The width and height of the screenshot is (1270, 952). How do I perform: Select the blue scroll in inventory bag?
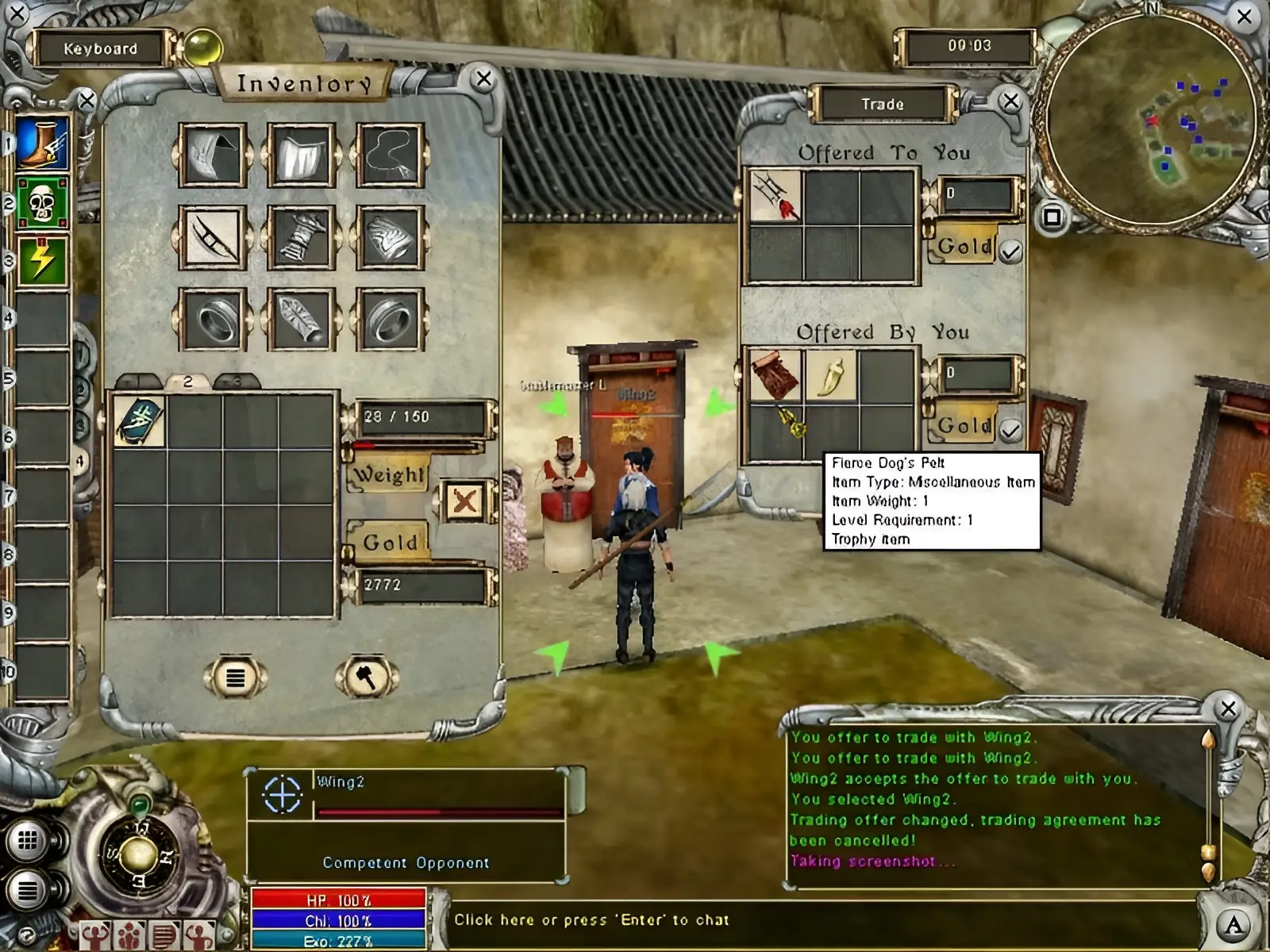140,421
